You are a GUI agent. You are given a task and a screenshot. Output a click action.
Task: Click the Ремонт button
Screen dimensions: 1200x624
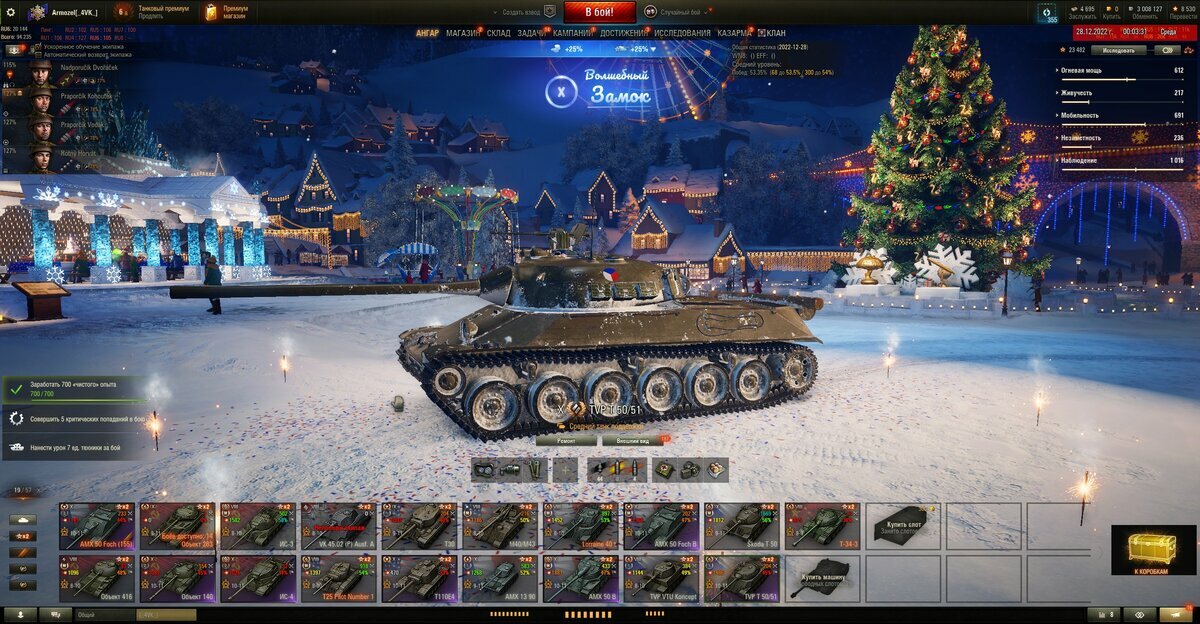click(566, 440)
